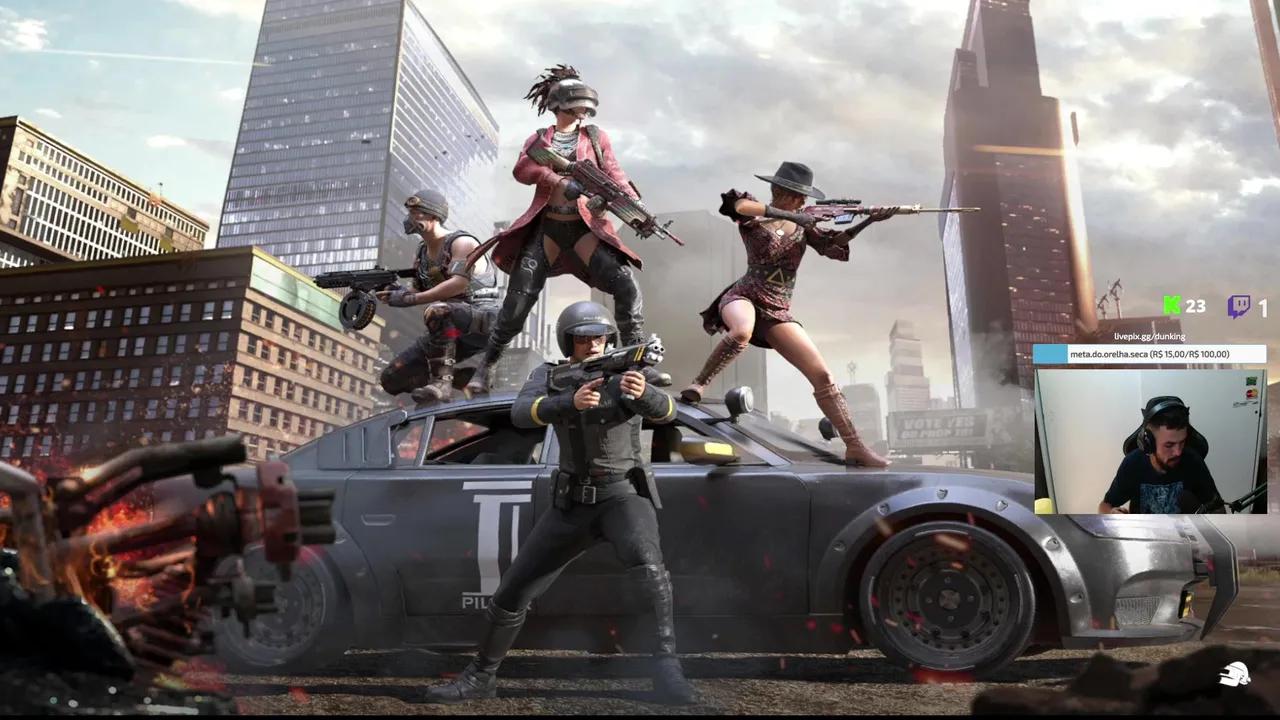
Task: Click the R$ 15,00/R$ 100,00 amount display
Action: pyautogui.click(x=1190, y=355)
